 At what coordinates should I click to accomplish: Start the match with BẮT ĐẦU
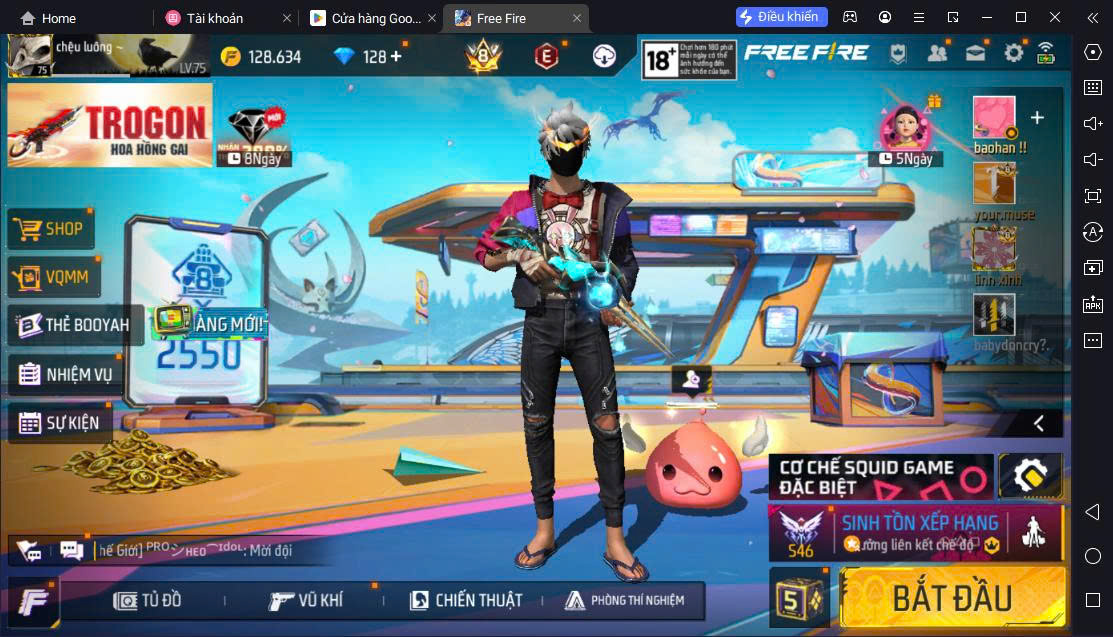coord(951,597)
